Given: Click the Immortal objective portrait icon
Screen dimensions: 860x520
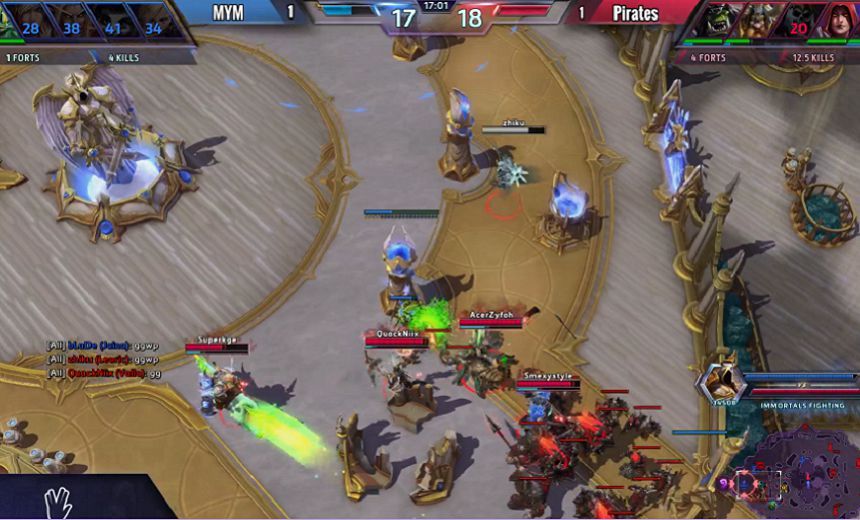Looking at the screenshot, I should pyautogui.click(x=721, y=382).
